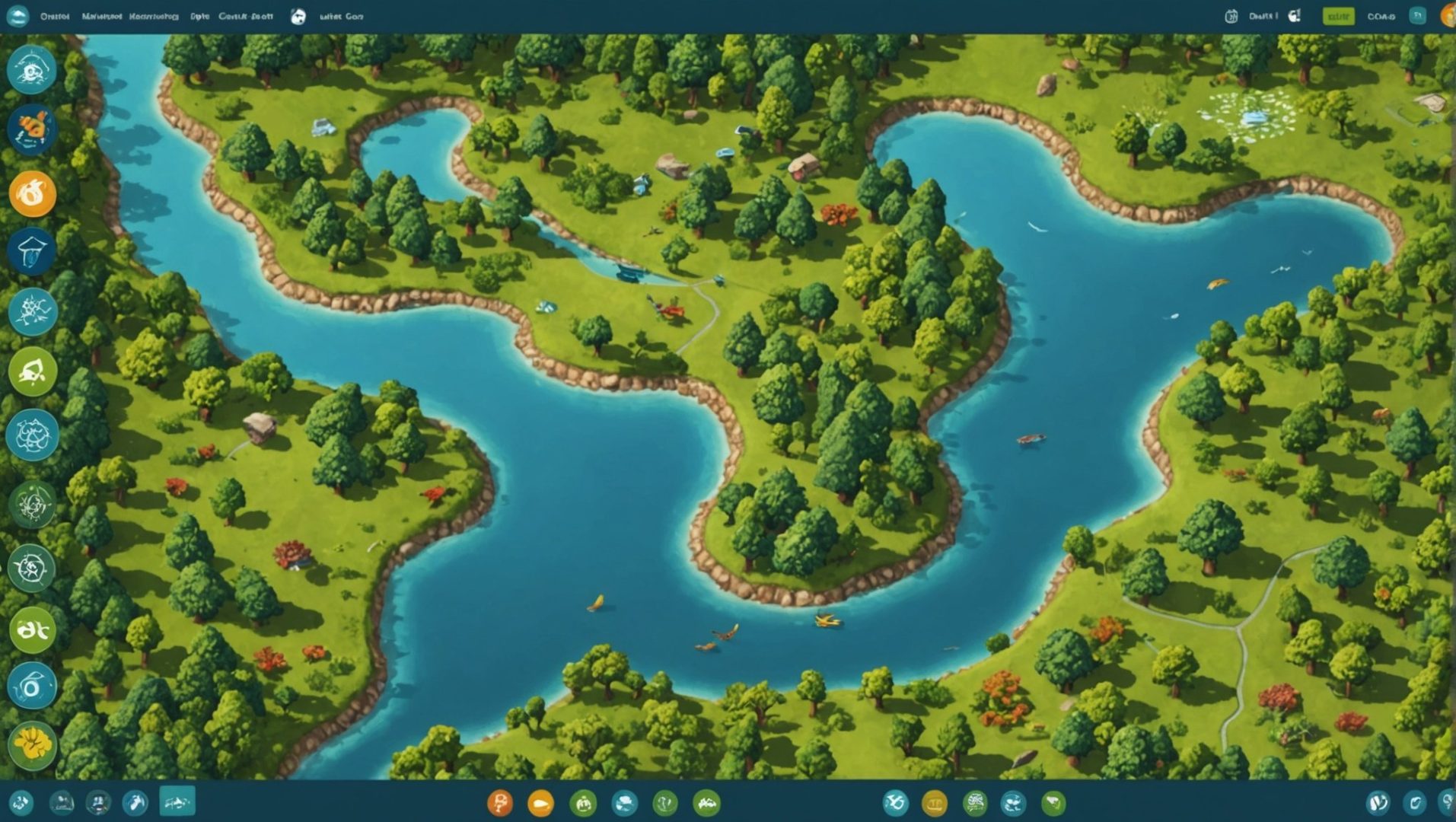Click the calendar icon in the top-right bar
This screenshot has height=822, width=1456.
coord(1231,15)
